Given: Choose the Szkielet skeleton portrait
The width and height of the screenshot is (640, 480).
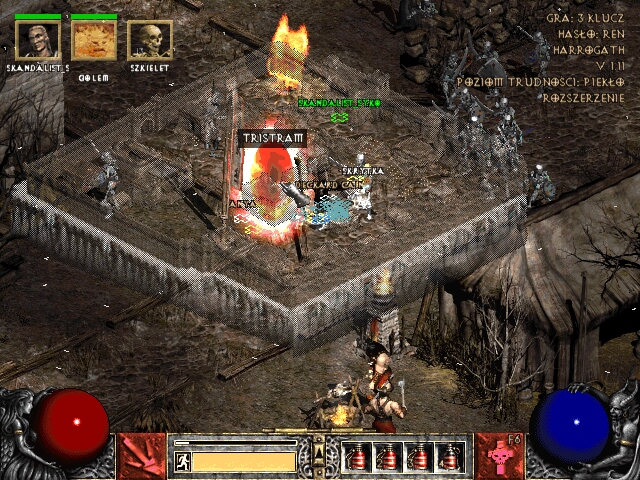Looking at the screenshot, I should click(x=150, y=41).
